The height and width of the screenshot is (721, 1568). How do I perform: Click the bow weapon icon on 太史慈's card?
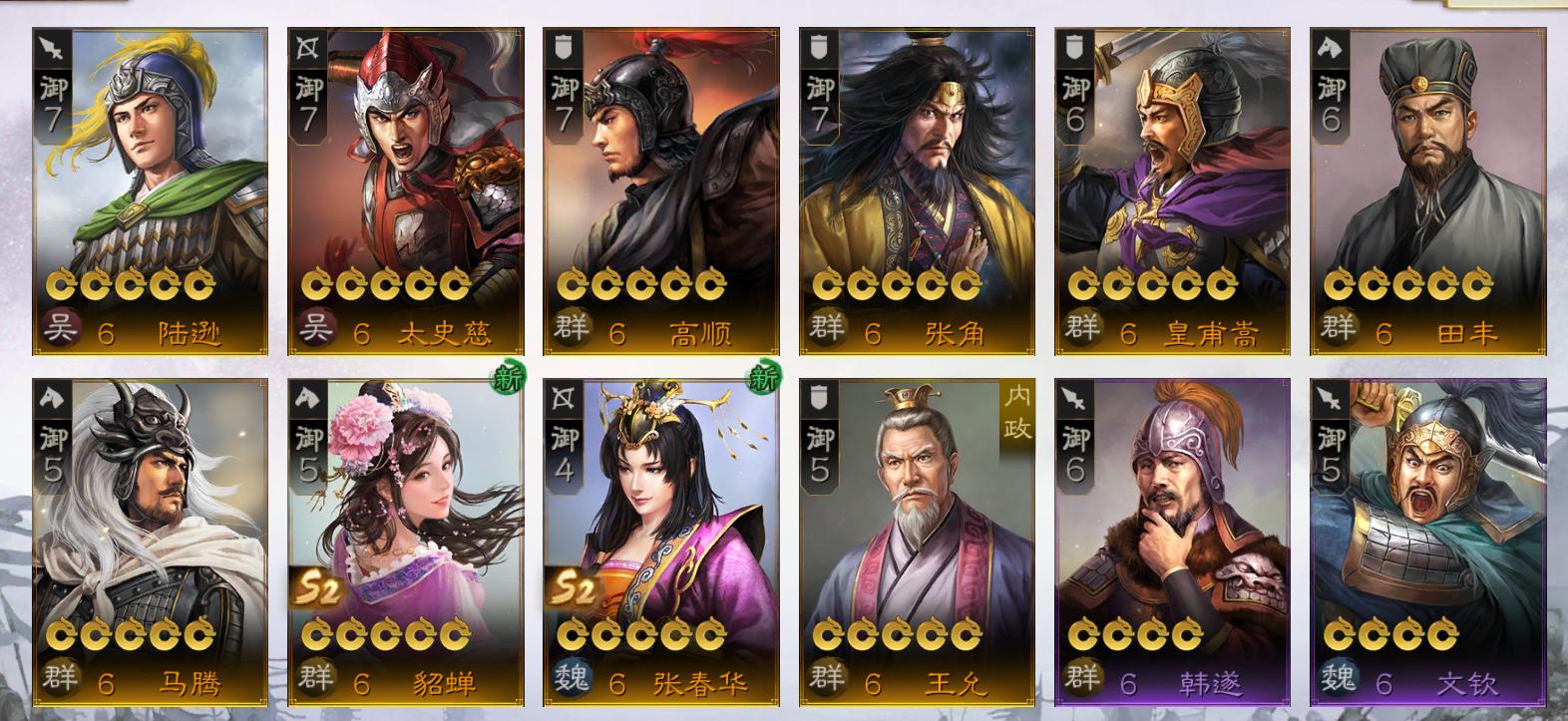(x=307, y=49)
